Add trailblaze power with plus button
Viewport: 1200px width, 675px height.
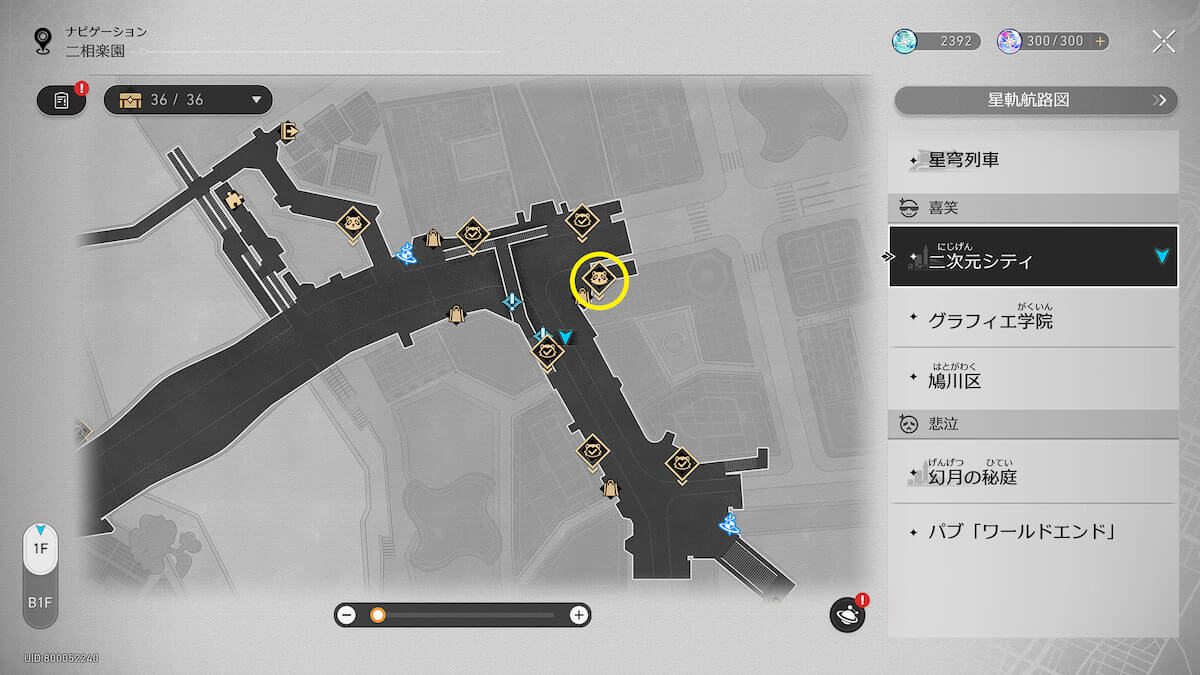[1100, 41]
